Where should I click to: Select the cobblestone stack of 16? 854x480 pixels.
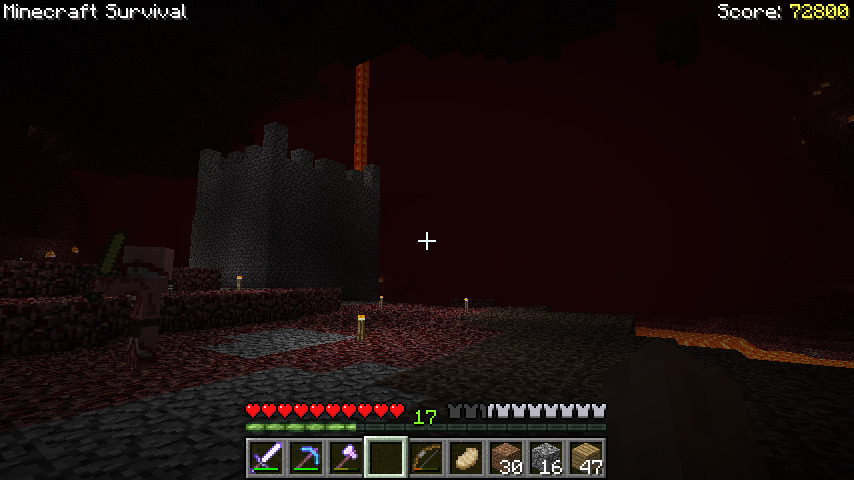point(546,458)
